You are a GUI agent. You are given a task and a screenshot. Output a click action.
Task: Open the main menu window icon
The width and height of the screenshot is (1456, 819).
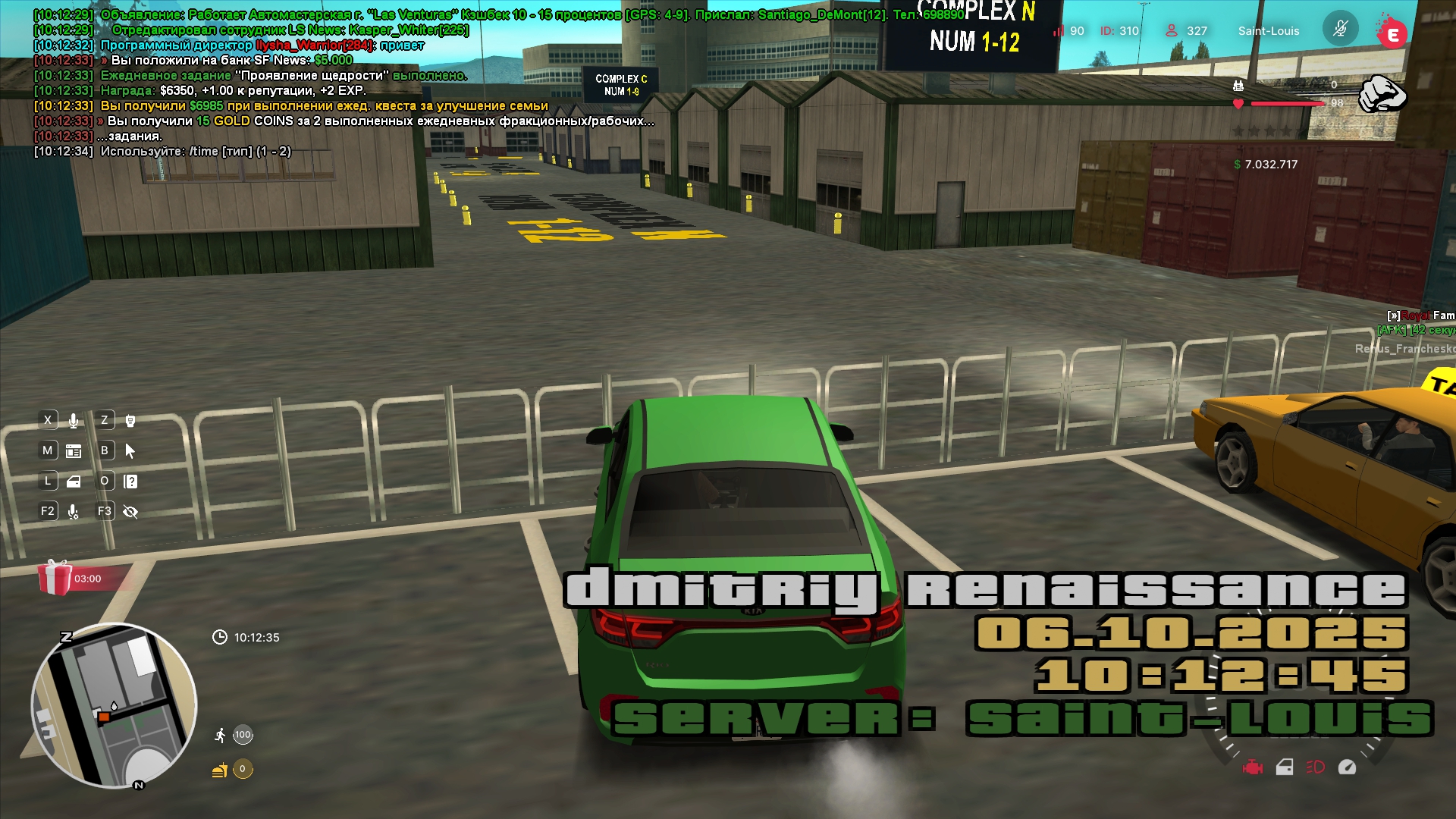pos(74,450)
